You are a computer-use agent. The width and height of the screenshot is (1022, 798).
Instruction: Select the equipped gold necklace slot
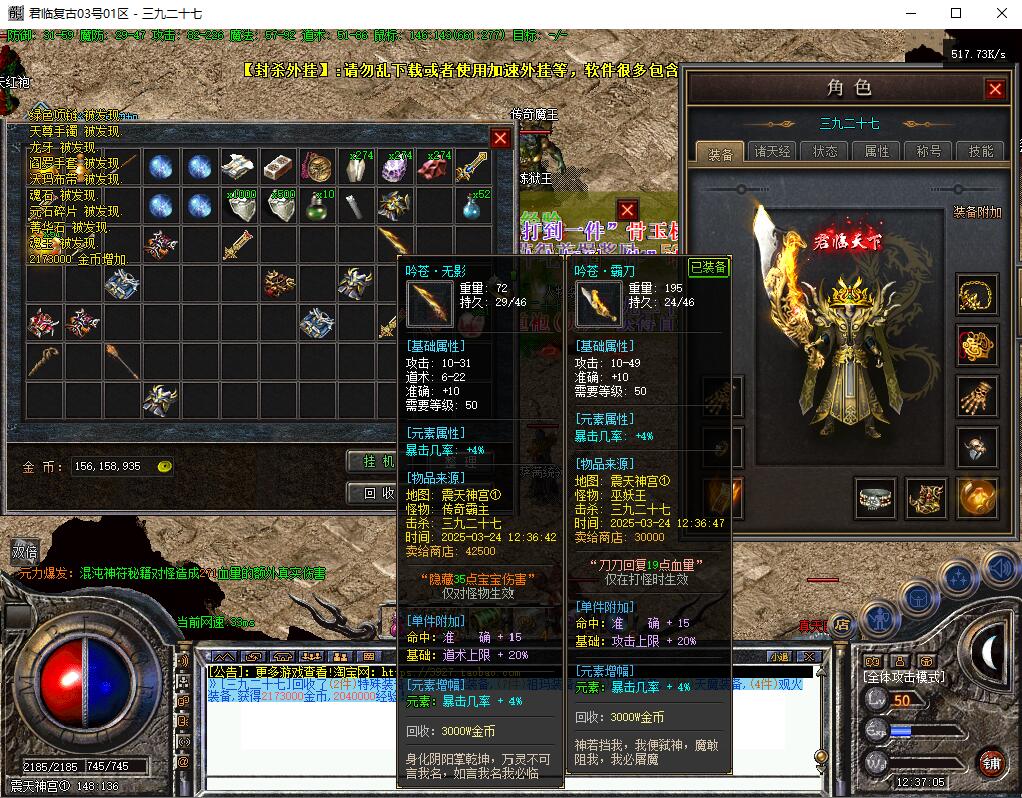coord(977,296)
